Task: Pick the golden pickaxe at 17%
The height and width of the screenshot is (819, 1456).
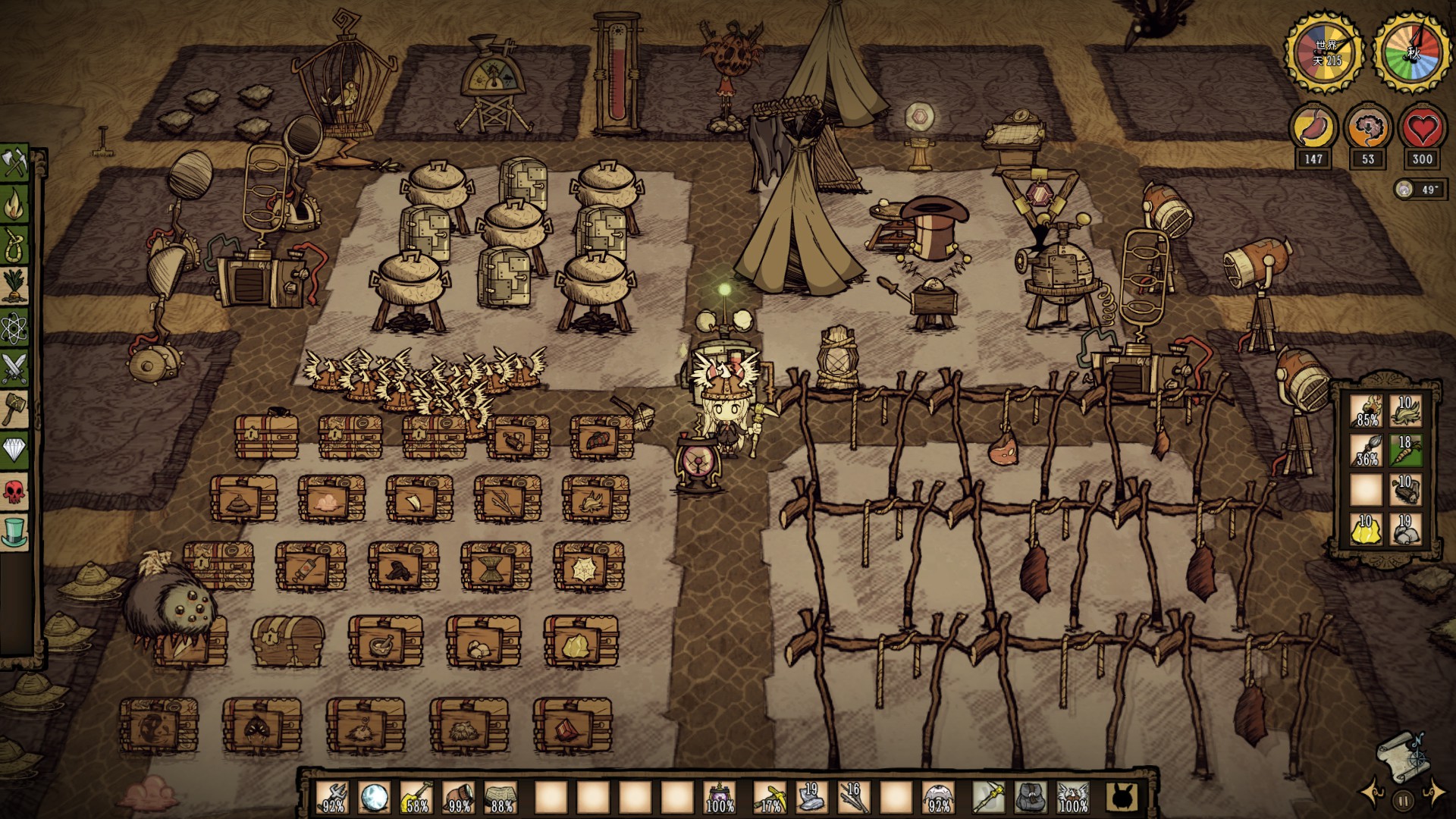Action: (x=769, y=797)
